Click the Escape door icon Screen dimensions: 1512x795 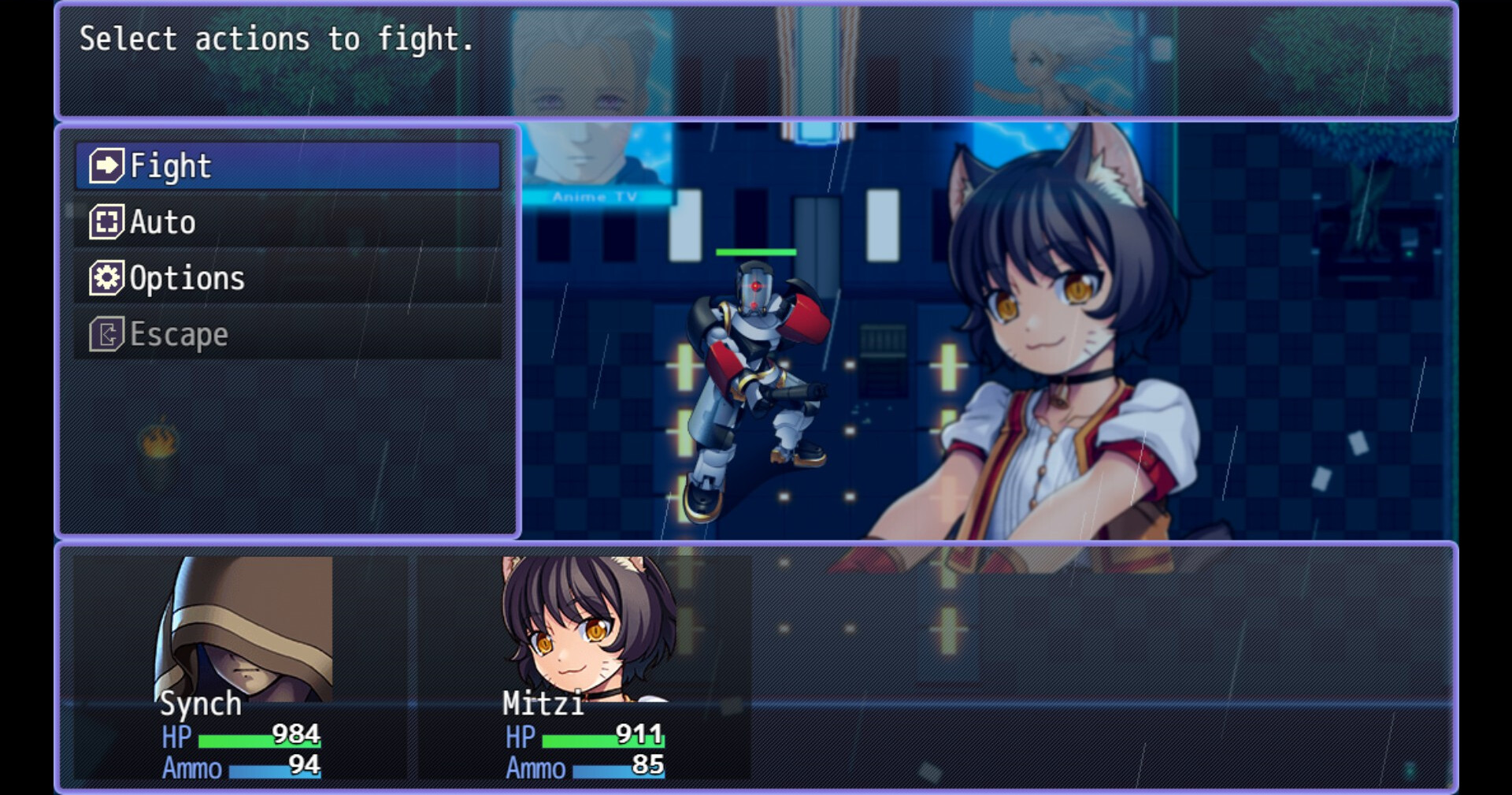(107, 333)
